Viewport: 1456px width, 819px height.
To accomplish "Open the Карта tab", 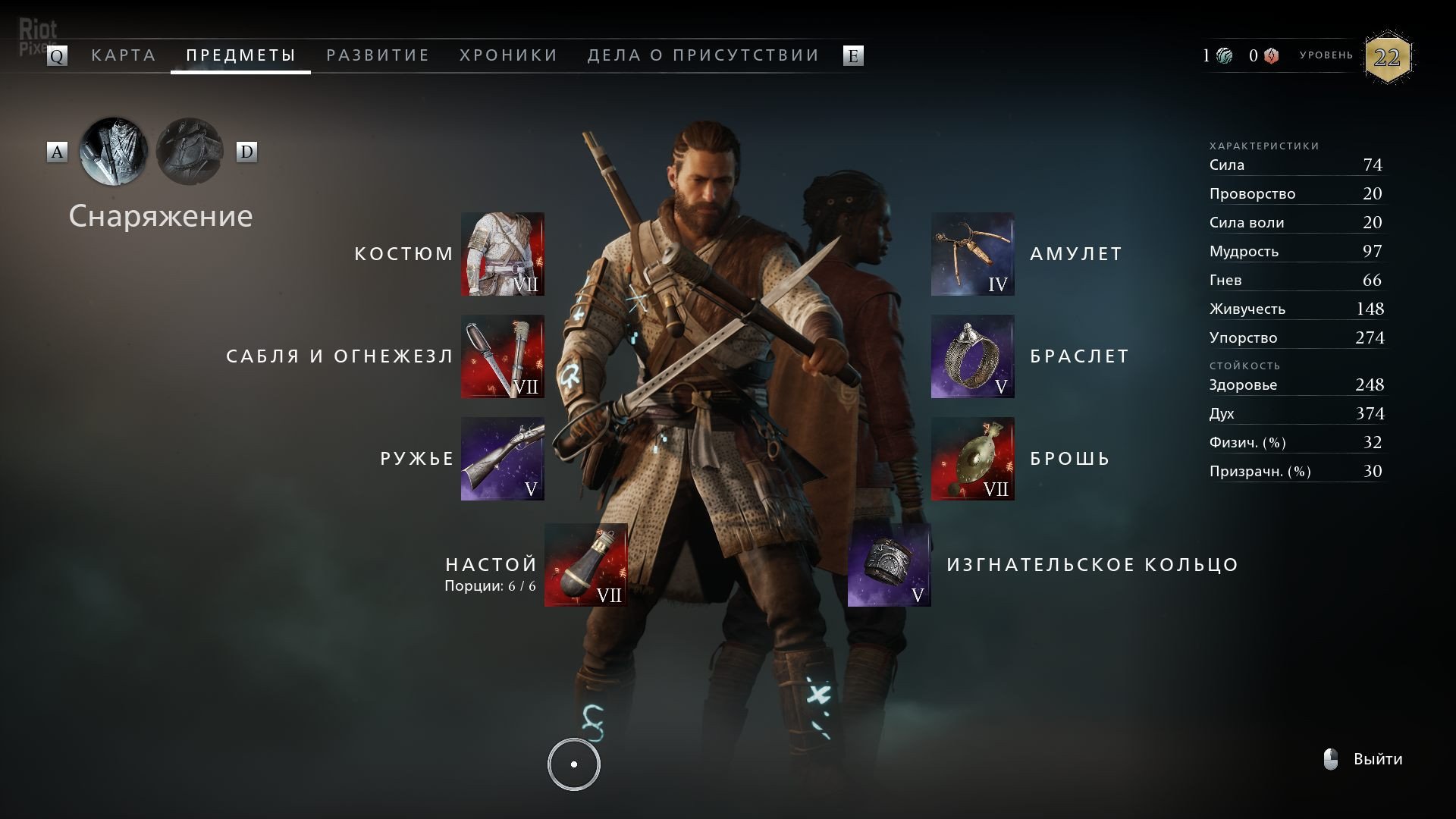I will click(124, 55).
